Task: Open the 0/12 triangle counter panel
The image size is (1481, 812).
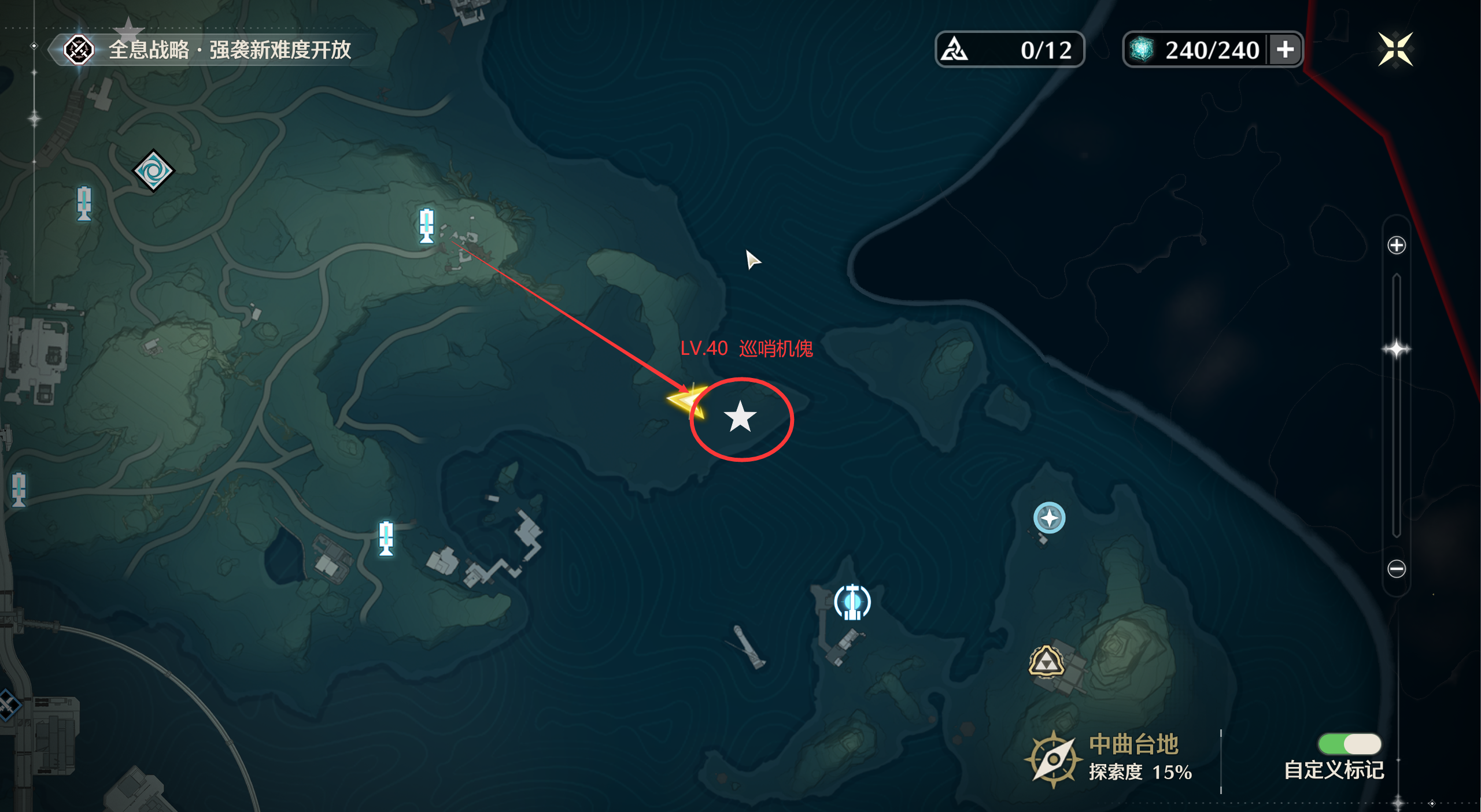Action: (x=1009, y=50)
